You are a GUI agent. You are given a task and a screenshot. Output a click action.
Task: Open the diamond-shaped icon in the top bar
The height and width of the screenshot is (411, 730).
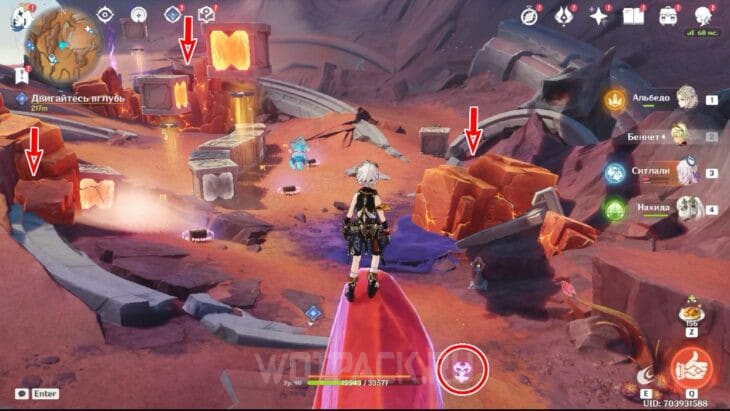(x=173, y=14)
